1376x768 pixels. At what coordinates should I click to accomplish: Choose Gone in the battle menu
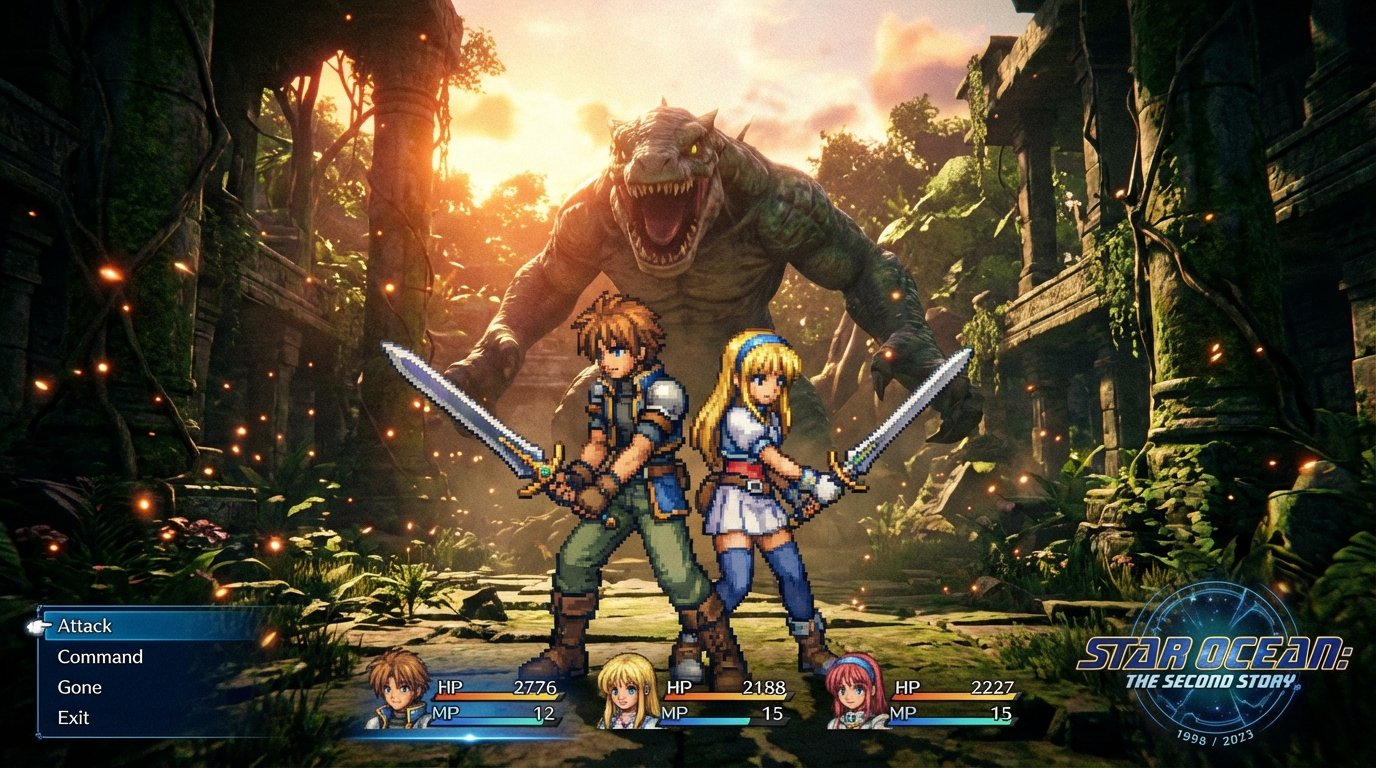pyautogui.click(x=81, y=687)
